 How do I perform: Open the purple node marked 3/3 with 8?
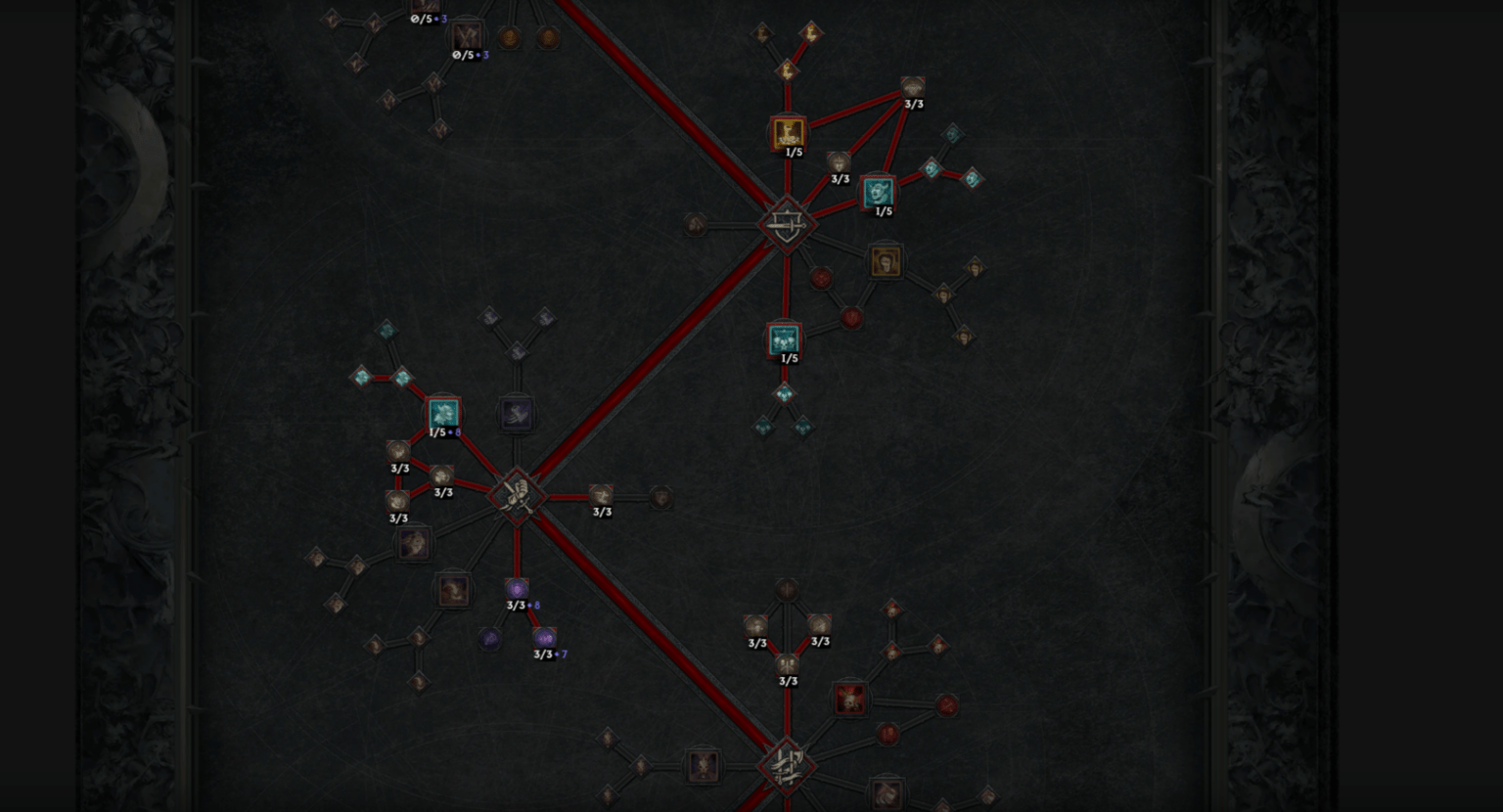tap(517, 590)
